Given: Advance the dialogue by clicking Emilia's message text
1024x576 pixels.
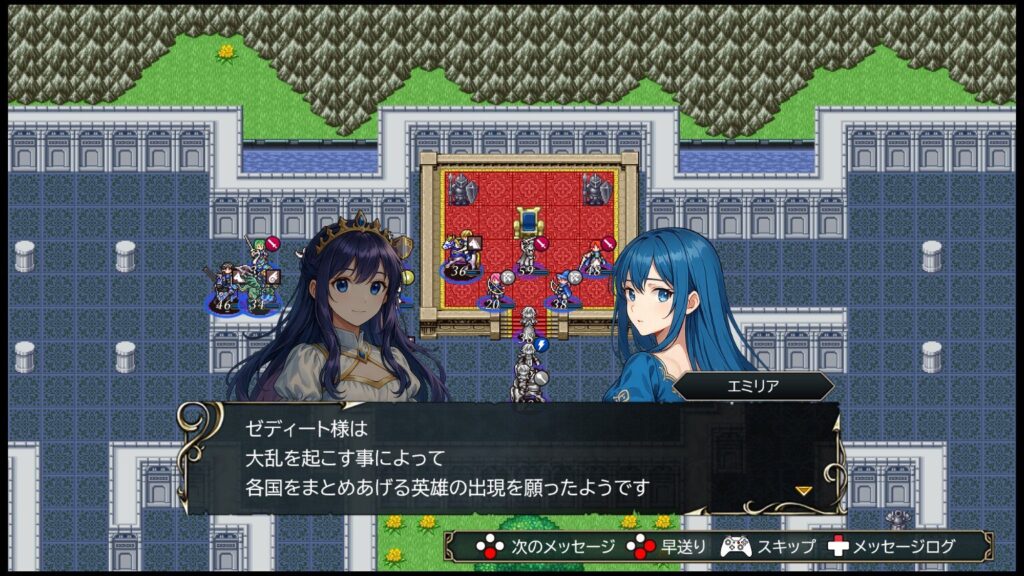Looking at the screenshot, I should click(447, 458).
